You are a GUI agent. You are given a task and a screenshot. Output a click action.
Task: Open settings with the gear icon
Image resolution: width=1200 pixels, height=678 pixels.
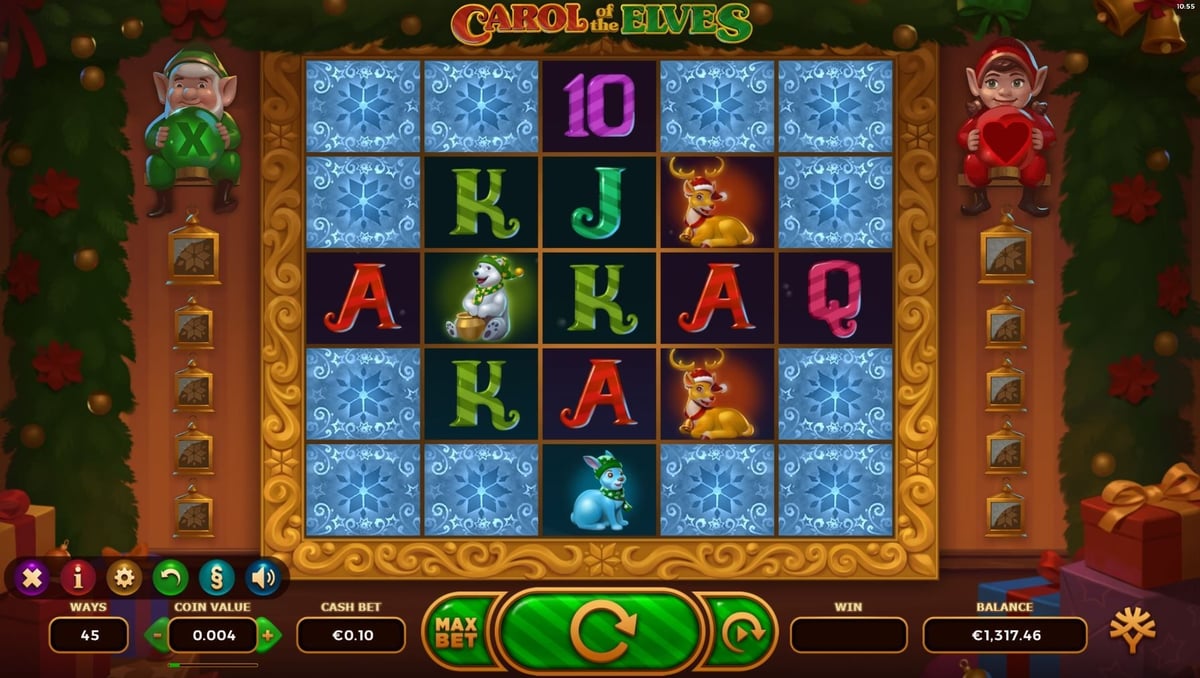124,577
